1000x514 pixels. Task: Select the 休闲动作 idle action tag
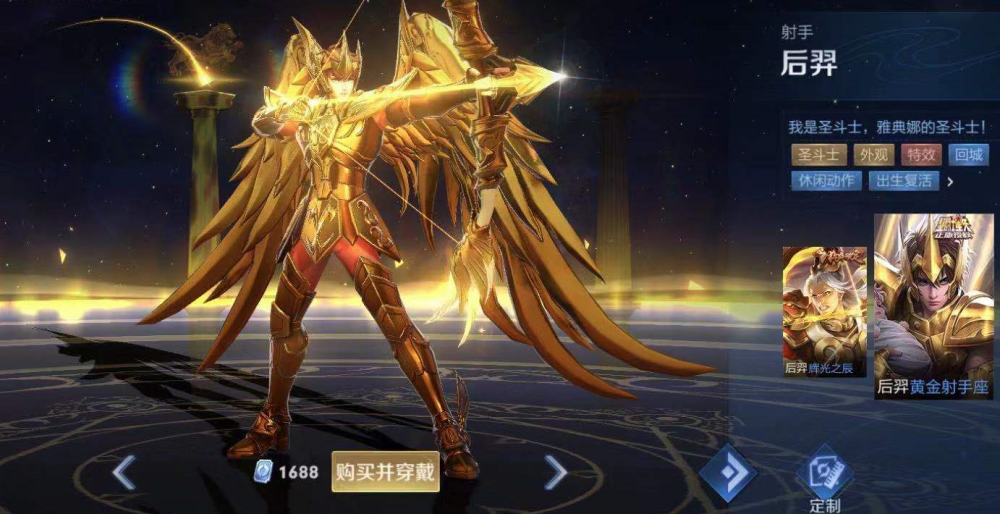824,181
